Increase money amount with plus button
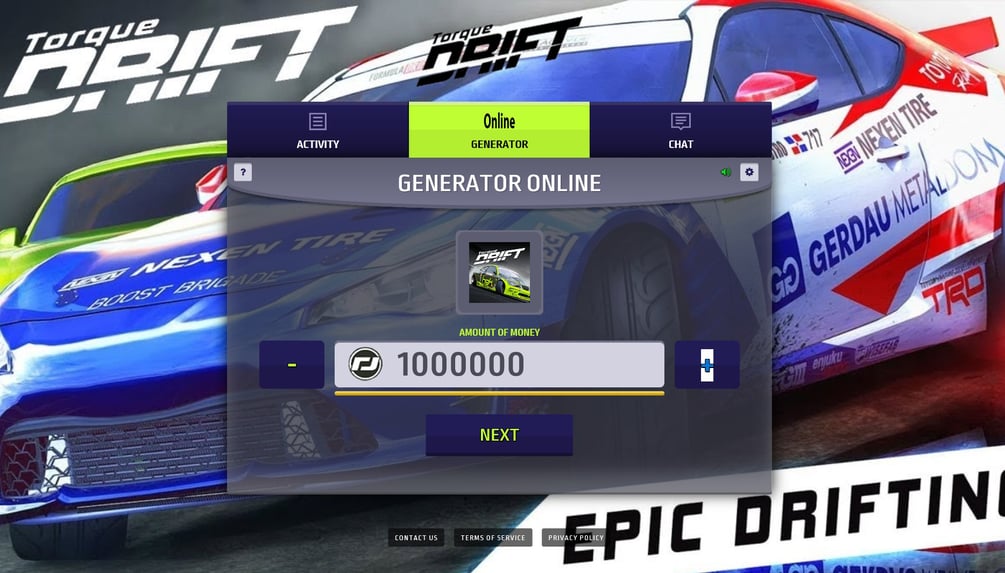The image size is (1005, 573). pos(707,365)
